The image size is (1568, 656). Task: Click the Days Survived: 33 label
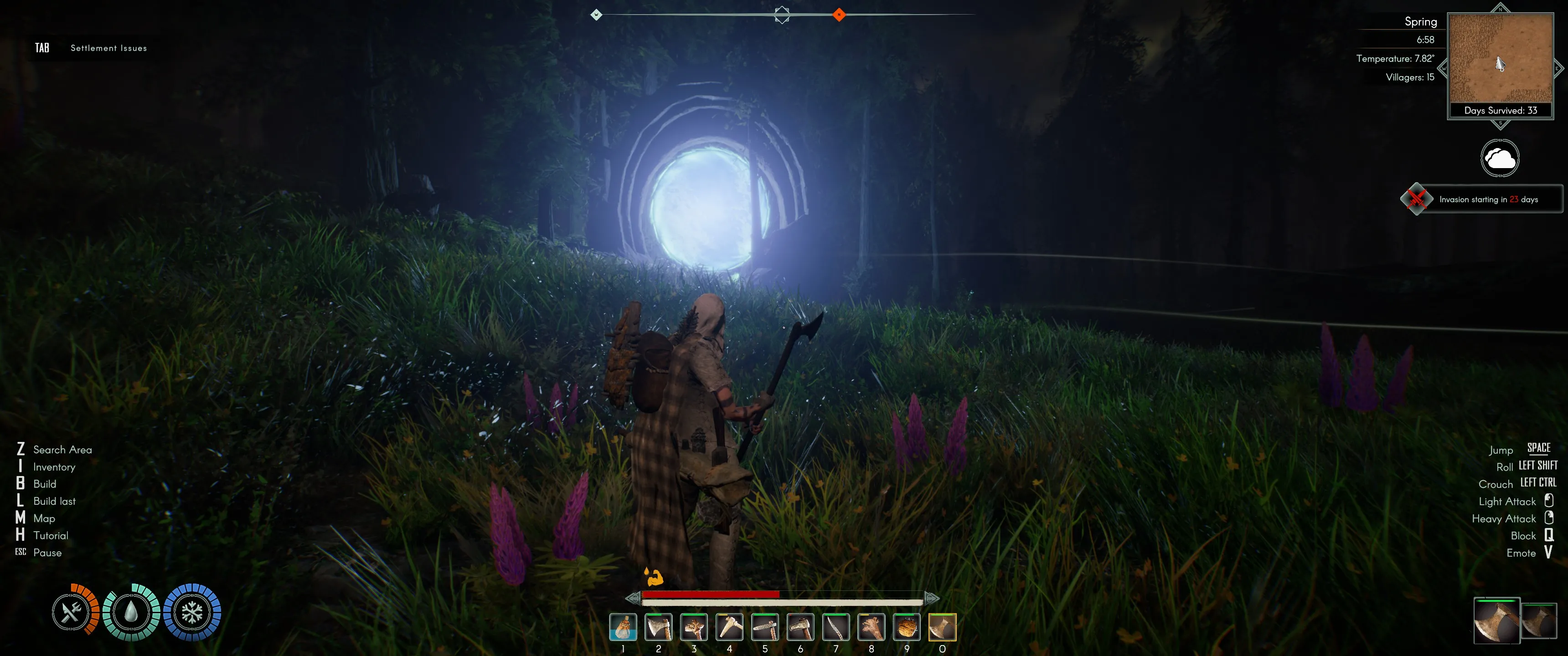pyautogui.click(x=1501, y=110)
